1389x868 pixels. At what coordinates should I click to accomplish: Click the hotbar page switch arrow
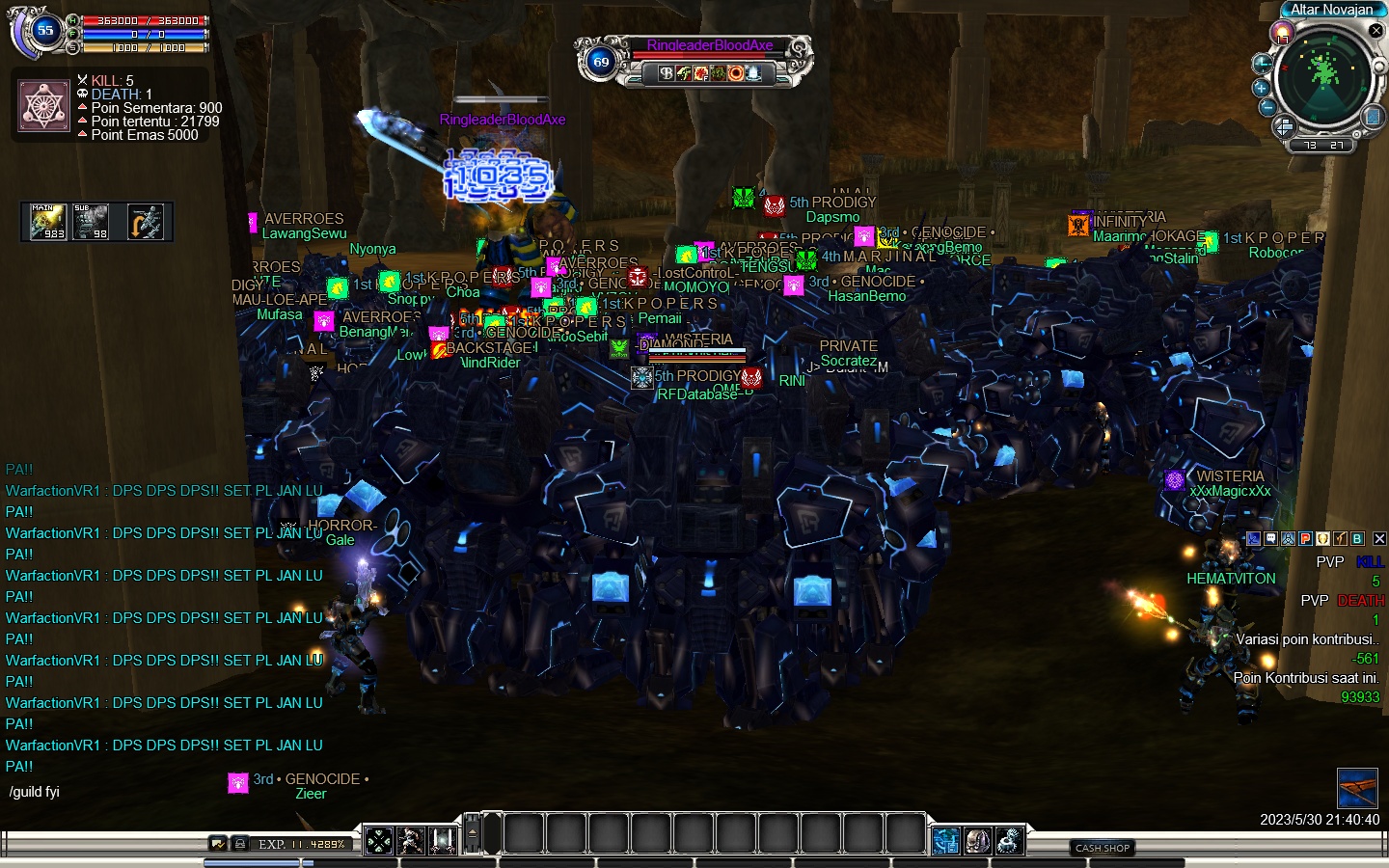472,833
